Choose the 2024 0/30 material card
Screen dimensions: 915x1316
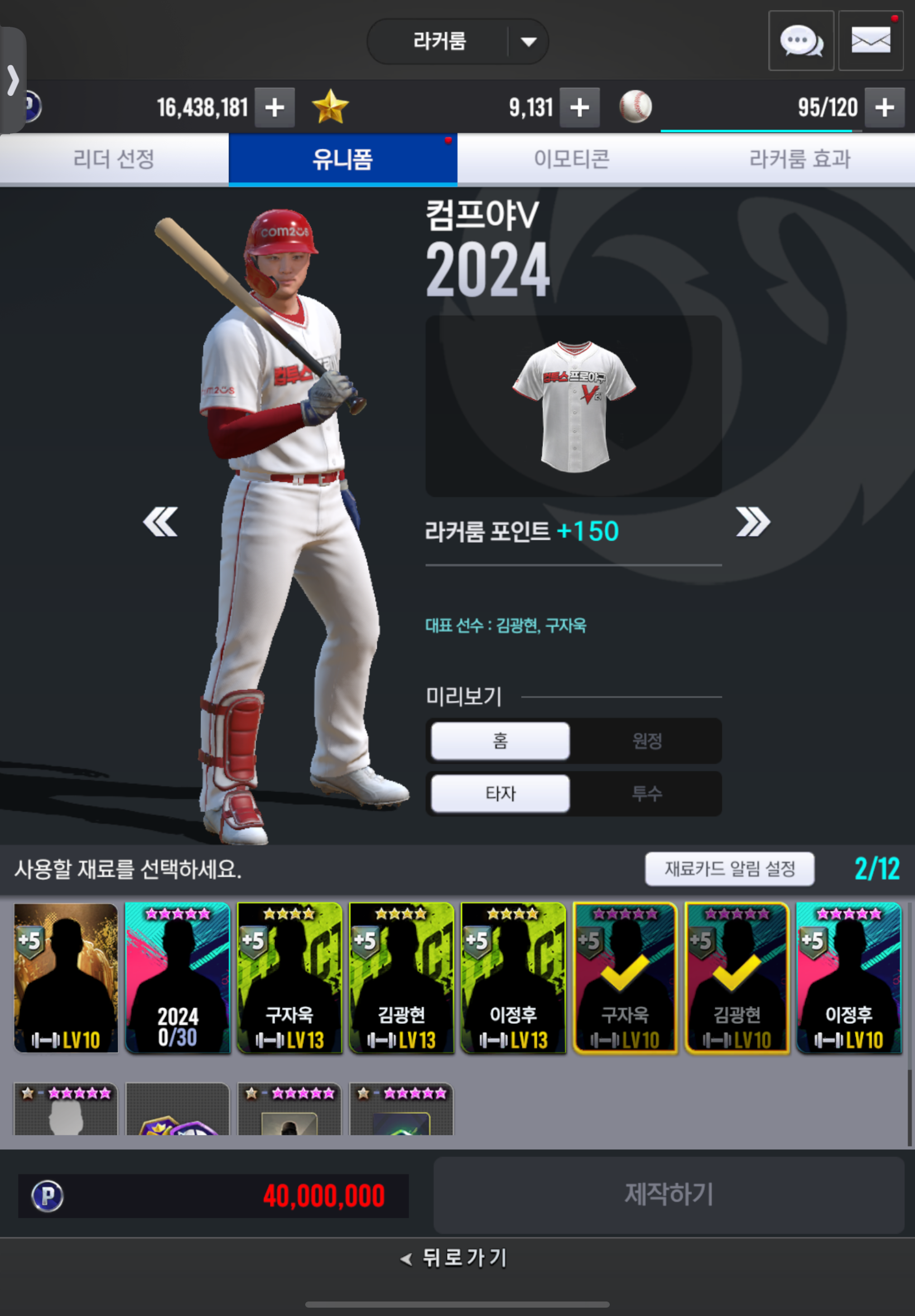[178, 978]
